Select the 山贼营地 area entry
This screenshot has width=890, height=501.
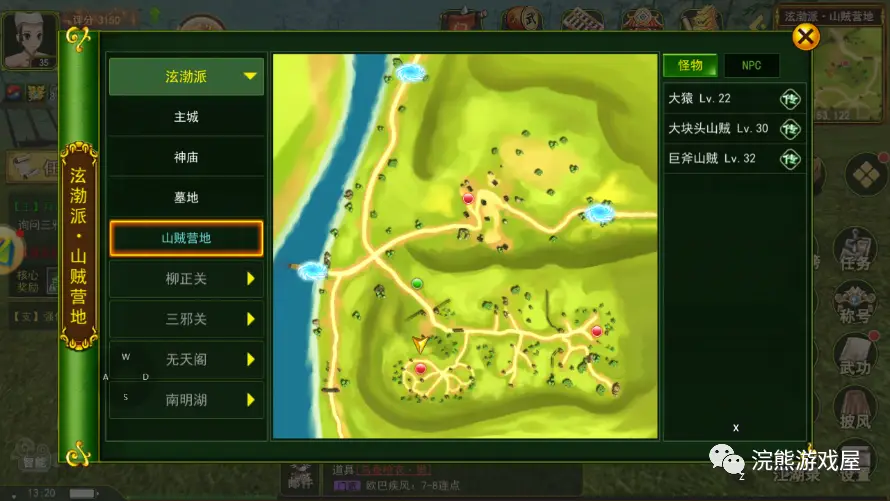coord(186,238)
